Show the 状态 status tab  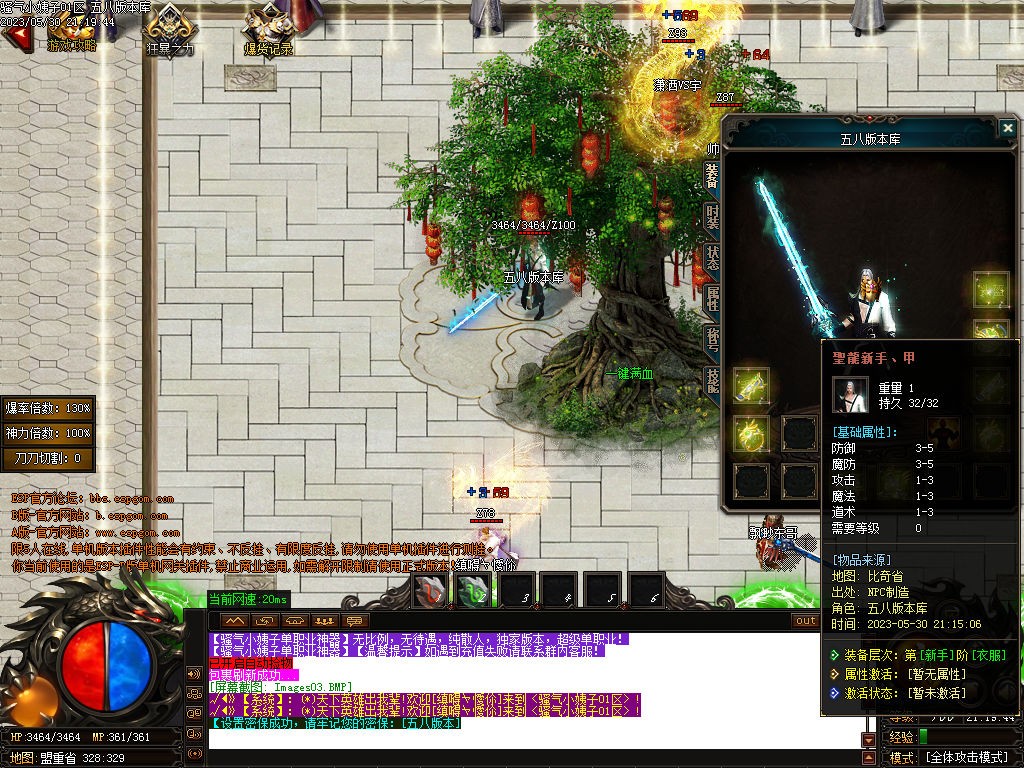point(712,257)
